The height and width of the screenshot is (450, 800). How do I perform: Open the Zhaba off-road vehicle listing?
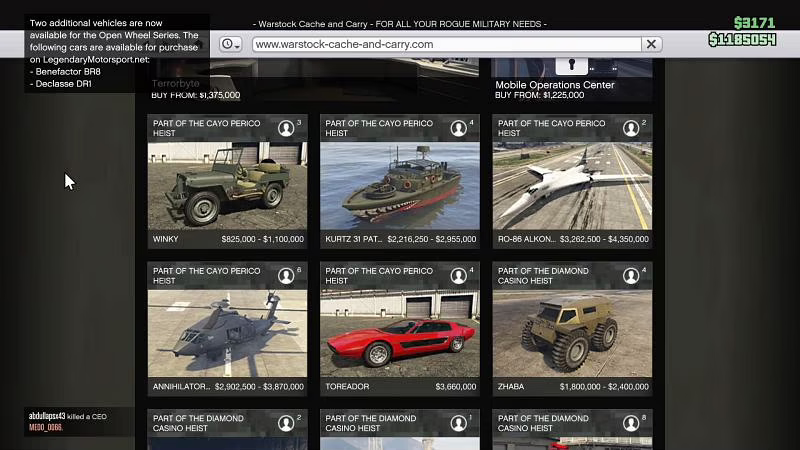(x=572, y=332)
